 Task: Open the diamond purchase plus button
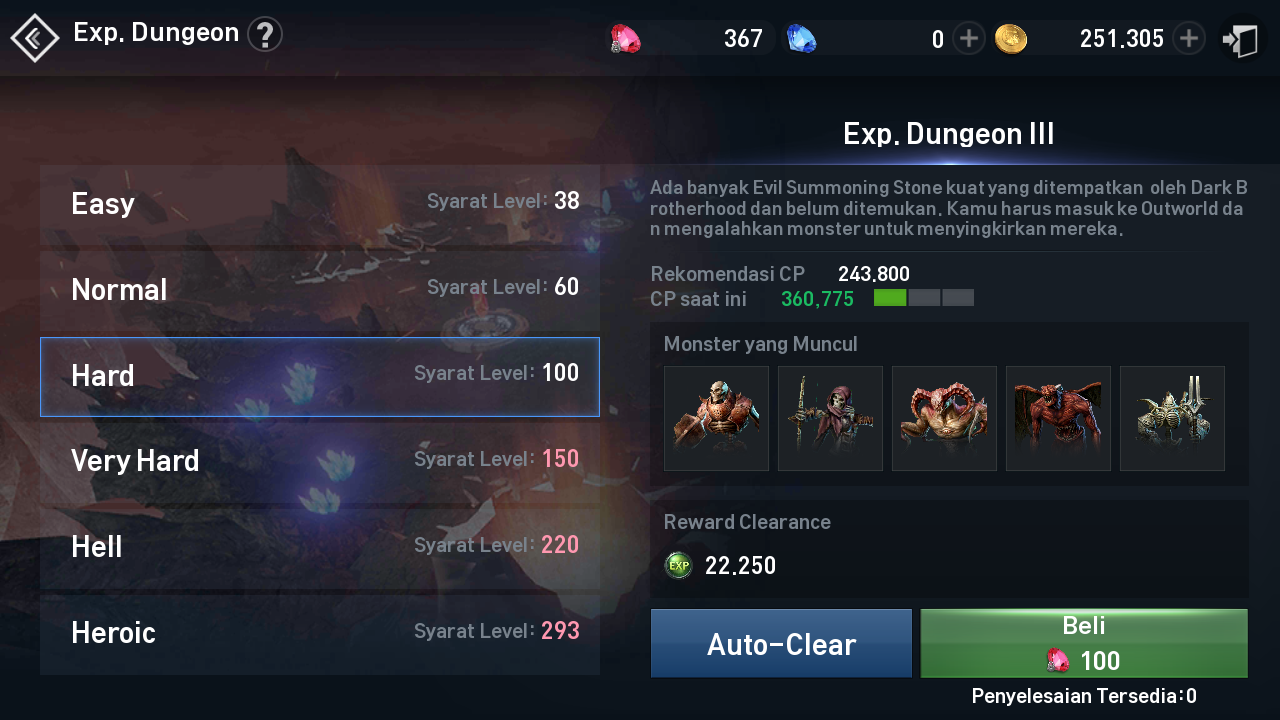tap(967, 37)
